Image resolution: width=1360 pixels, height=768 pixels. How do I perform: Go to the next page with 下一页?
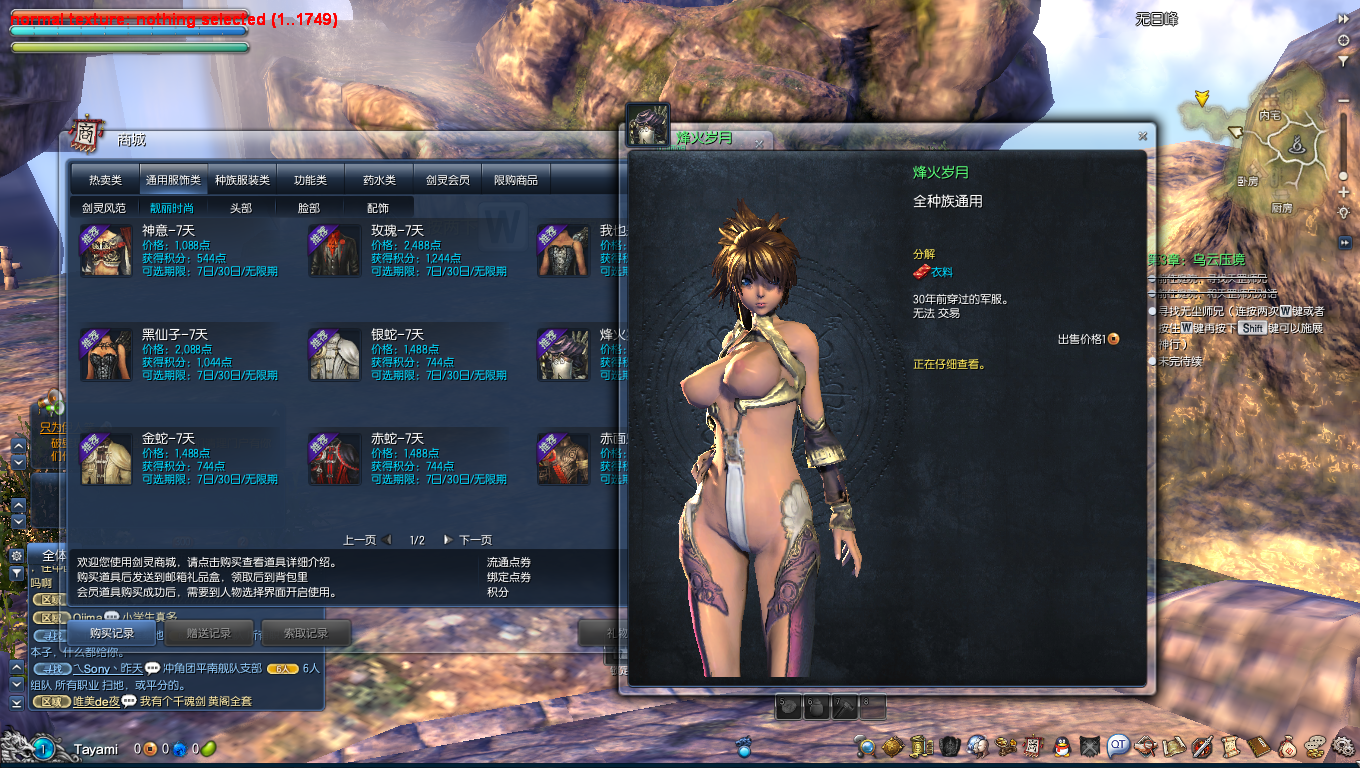click(x=468, y=540)
